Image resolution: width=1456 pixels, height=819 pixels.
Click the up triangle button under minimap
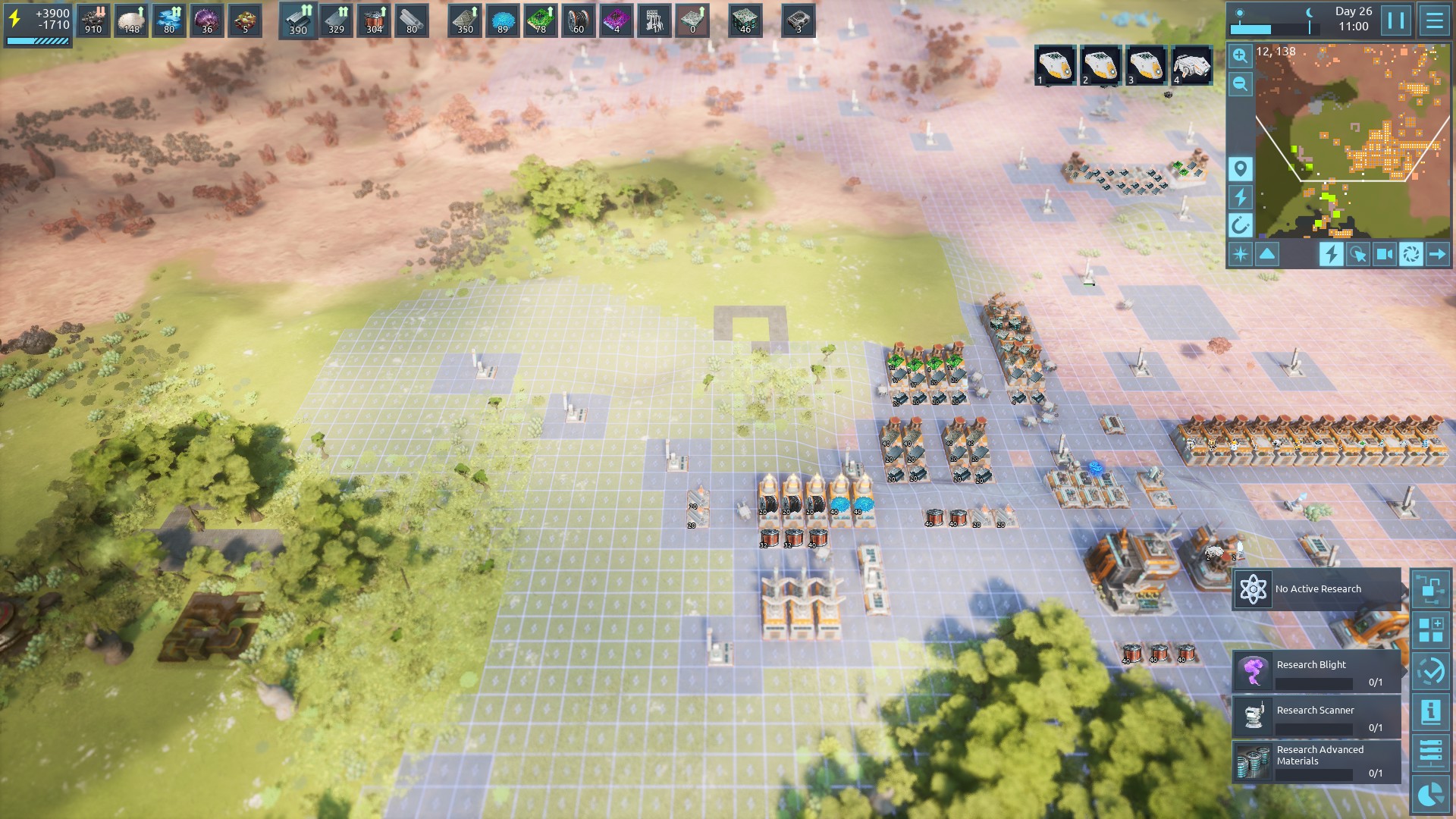point(1267,254)
